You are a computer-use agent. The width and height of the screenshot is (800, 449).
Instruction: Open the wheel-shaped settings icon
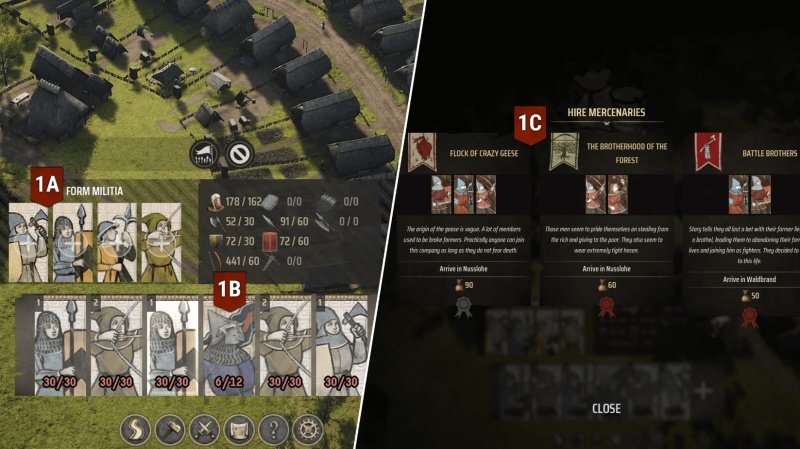pos(307,429)
